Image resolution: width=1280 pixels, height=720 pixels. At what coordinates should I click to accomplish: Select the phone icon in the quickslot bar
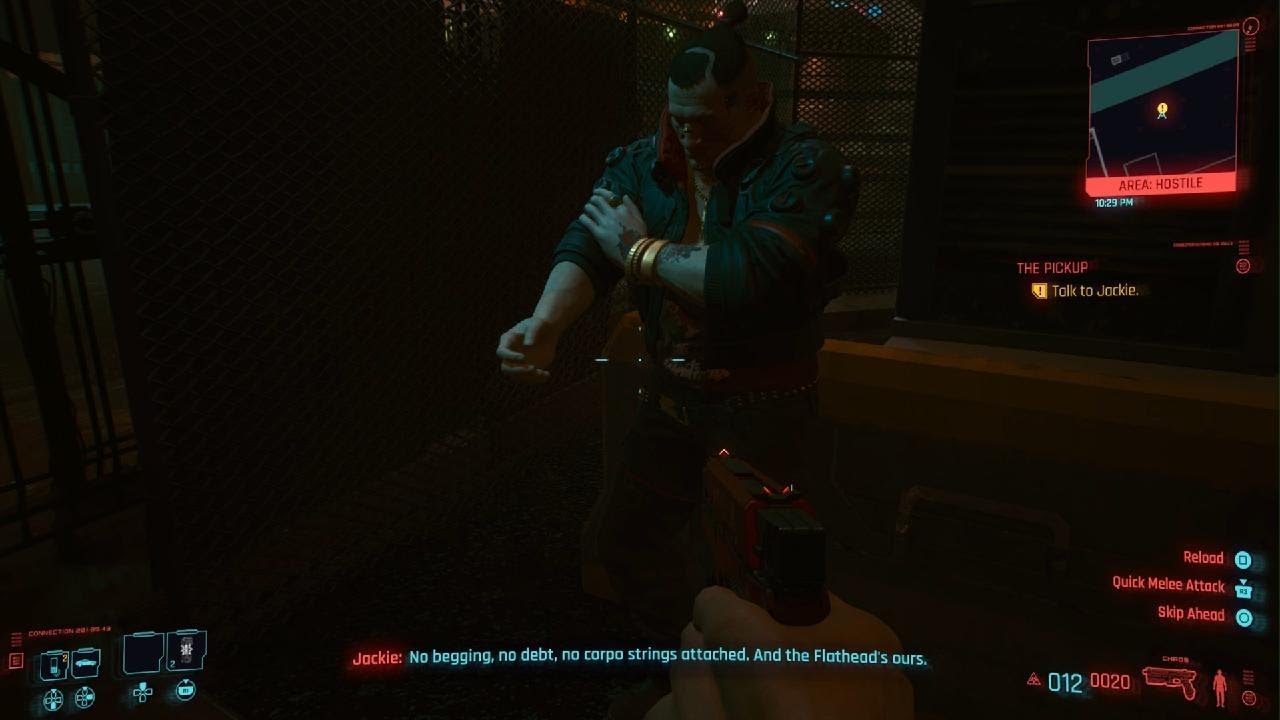click(54, 663)
